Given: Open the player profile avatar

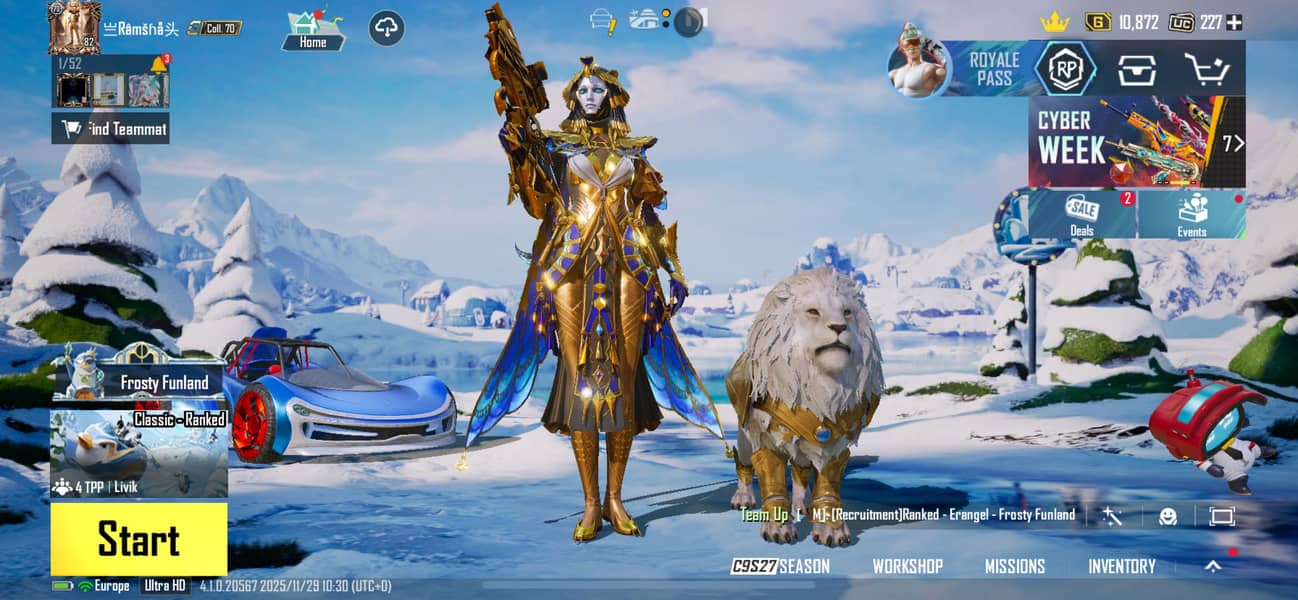Looking at the screenshot, I should pos(74,26).
